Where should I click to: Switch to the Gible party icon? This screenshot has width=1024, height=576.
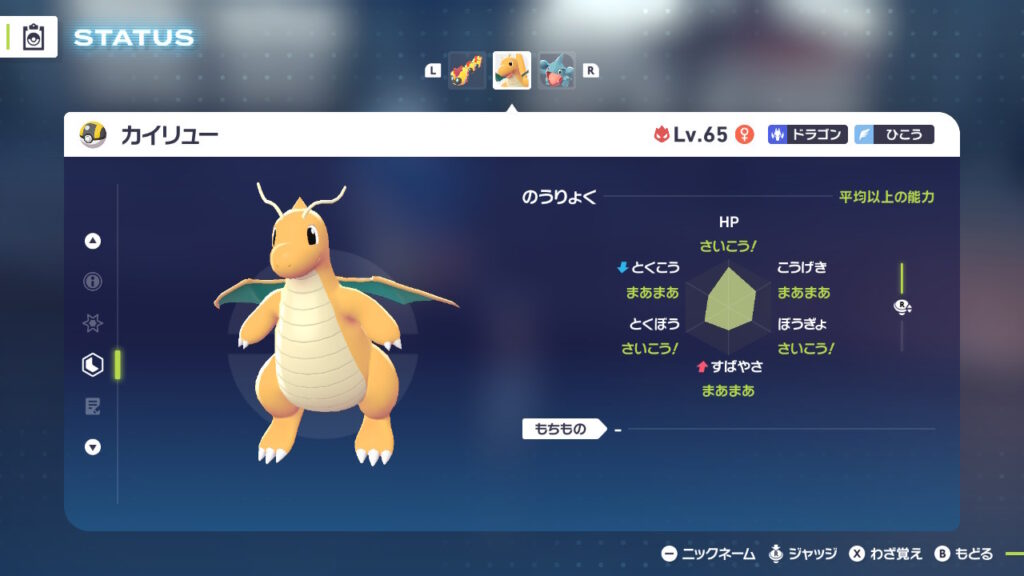pos(556,71)
